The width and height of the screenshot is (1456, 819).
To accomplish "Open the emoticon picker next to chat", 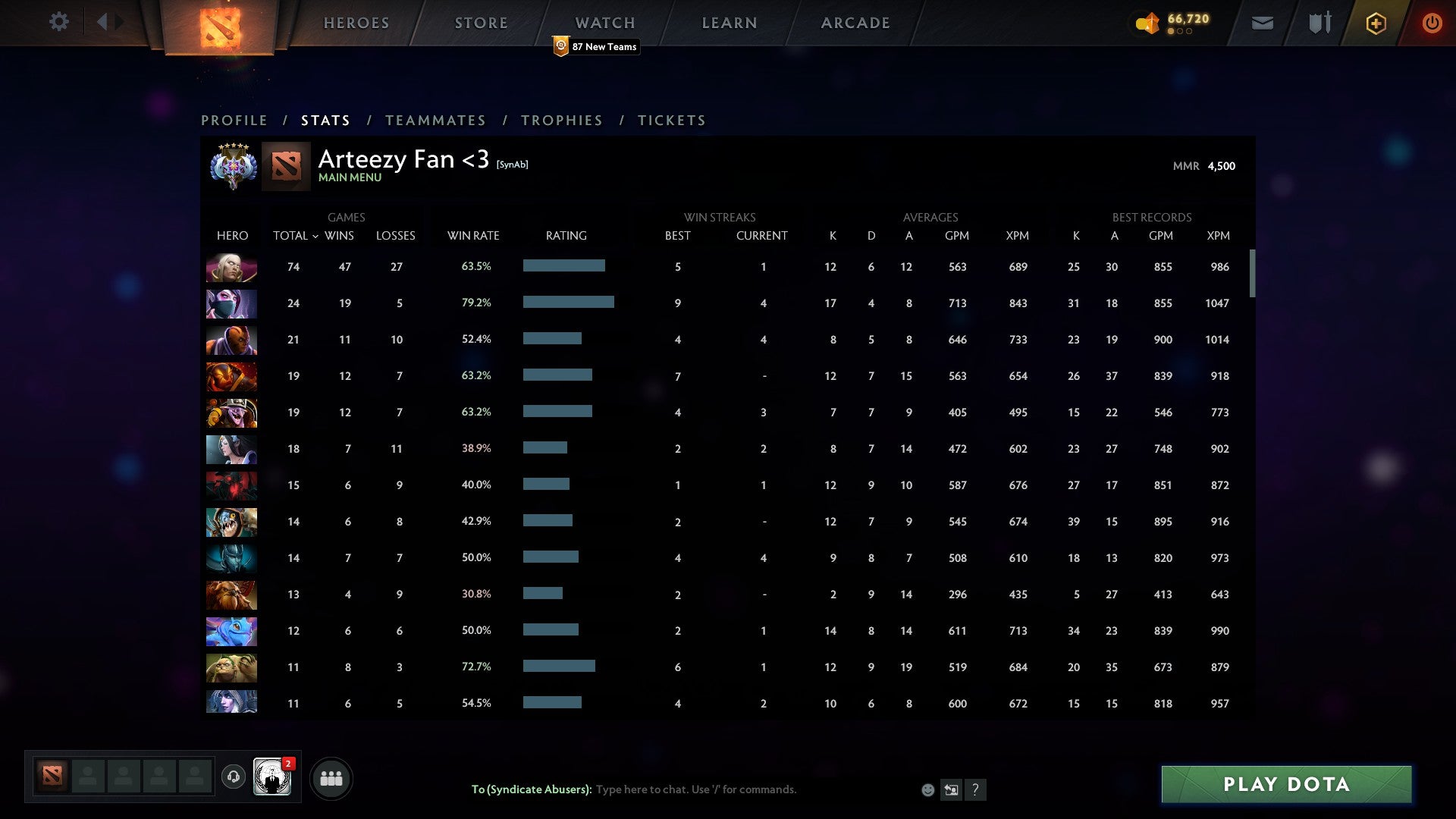I will 927,789.
